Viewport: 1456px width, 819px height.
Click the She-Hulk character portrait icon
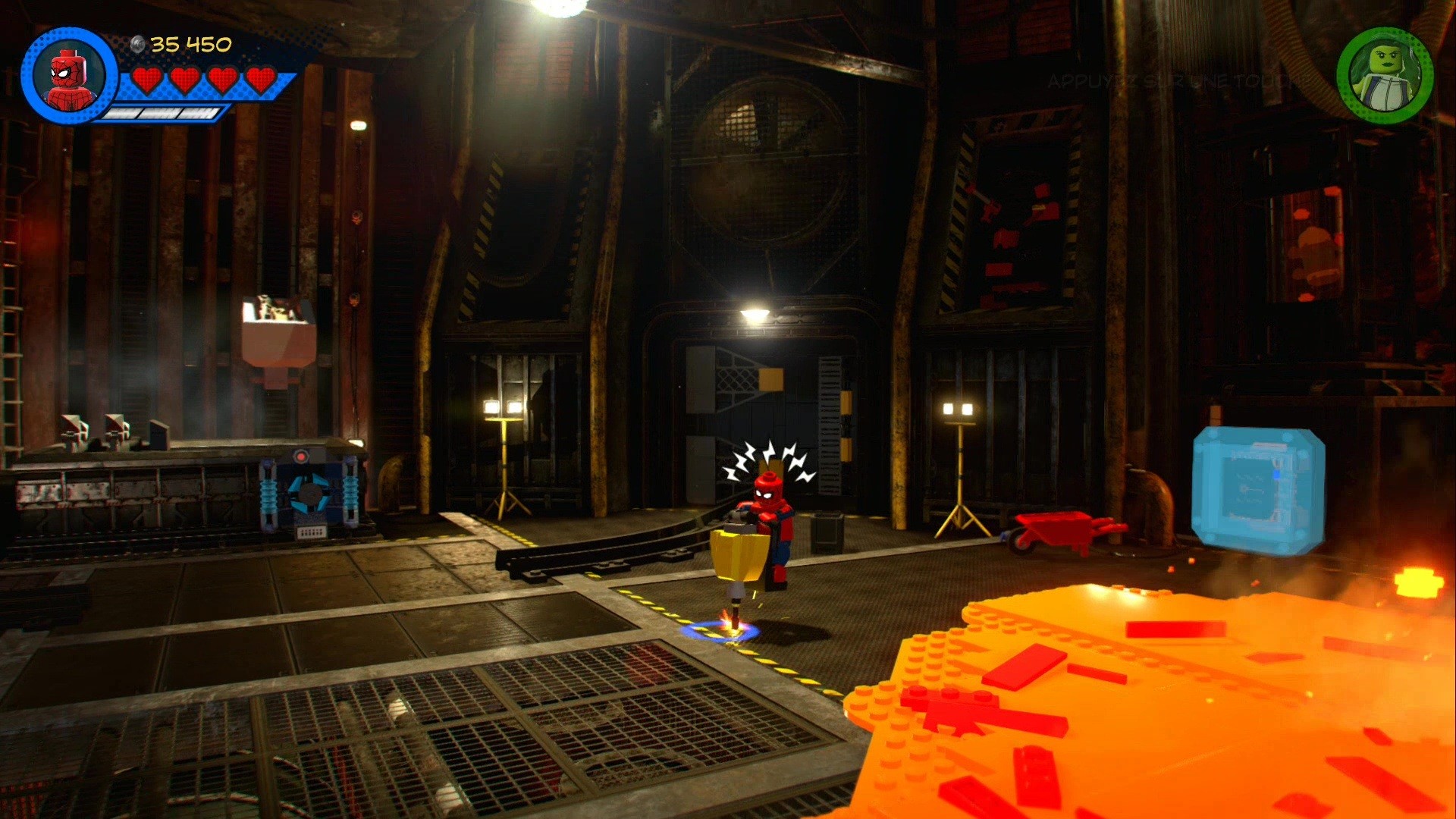pos(1385,74)
